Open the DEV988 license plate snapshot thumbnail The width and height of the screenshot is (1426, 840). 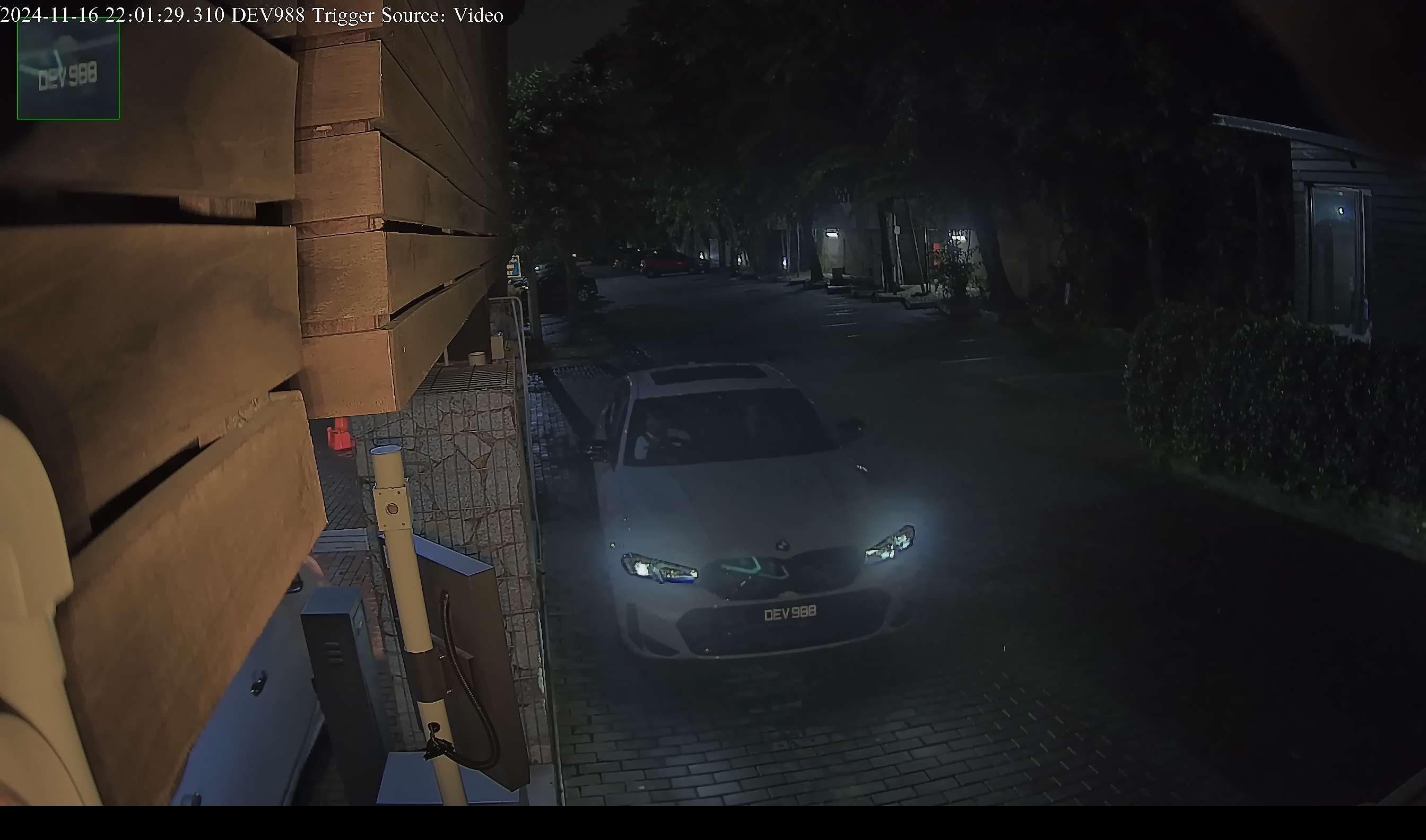click(x=68, y=69)
